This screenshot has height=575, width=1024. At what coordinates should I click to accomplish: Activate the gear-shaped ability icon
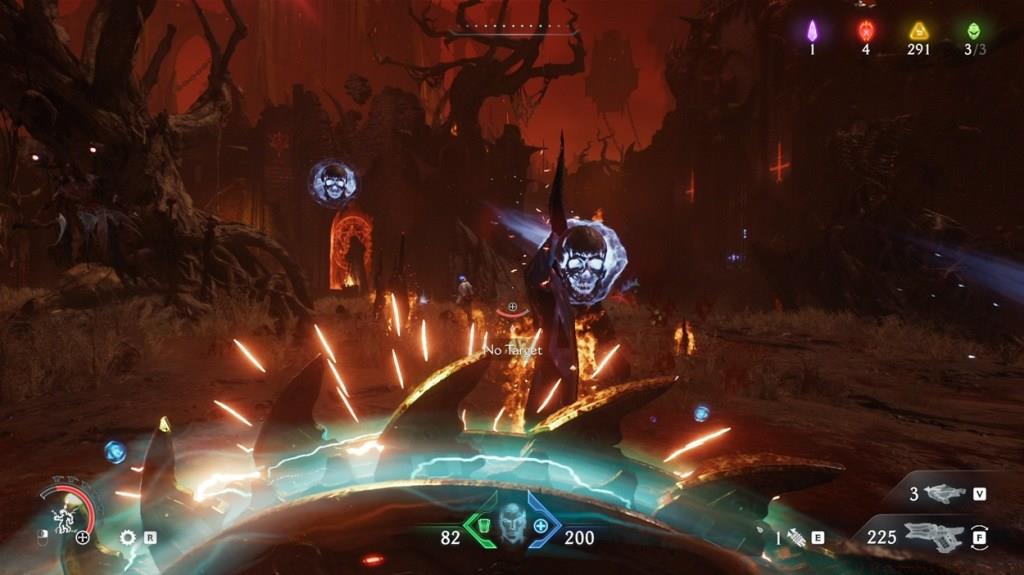pyautogui.click(x=128, y=537)
